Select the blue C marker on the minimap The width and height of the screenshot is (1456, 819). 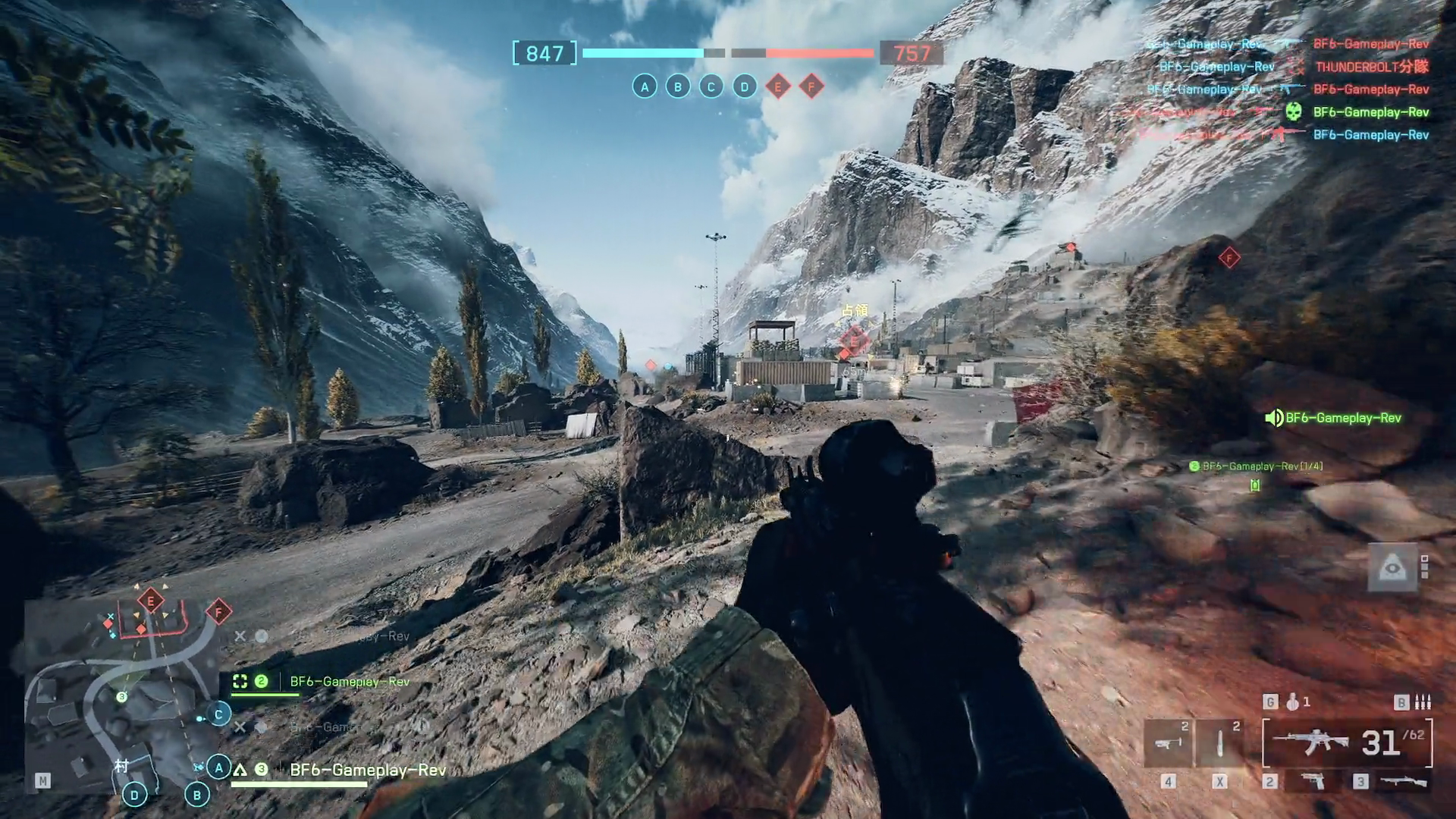tap(218, 714)
